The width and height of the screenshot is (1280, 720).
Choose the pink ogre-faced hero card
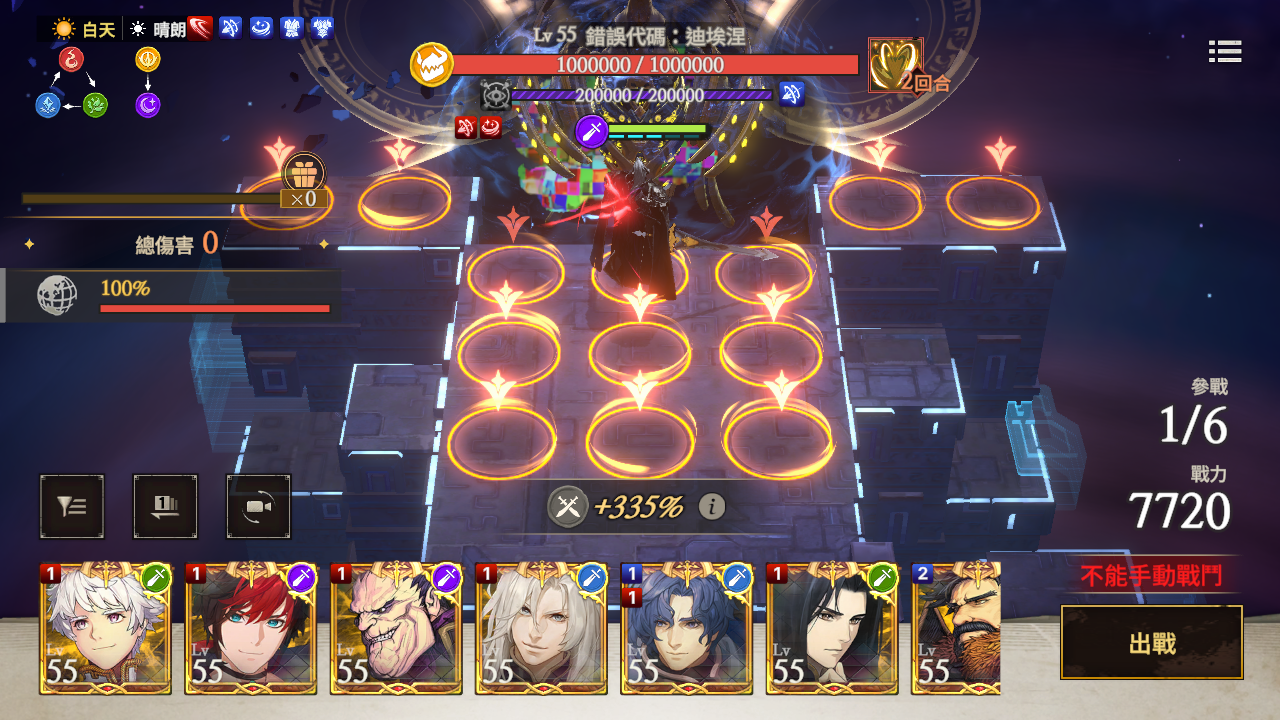pos(396,628)
